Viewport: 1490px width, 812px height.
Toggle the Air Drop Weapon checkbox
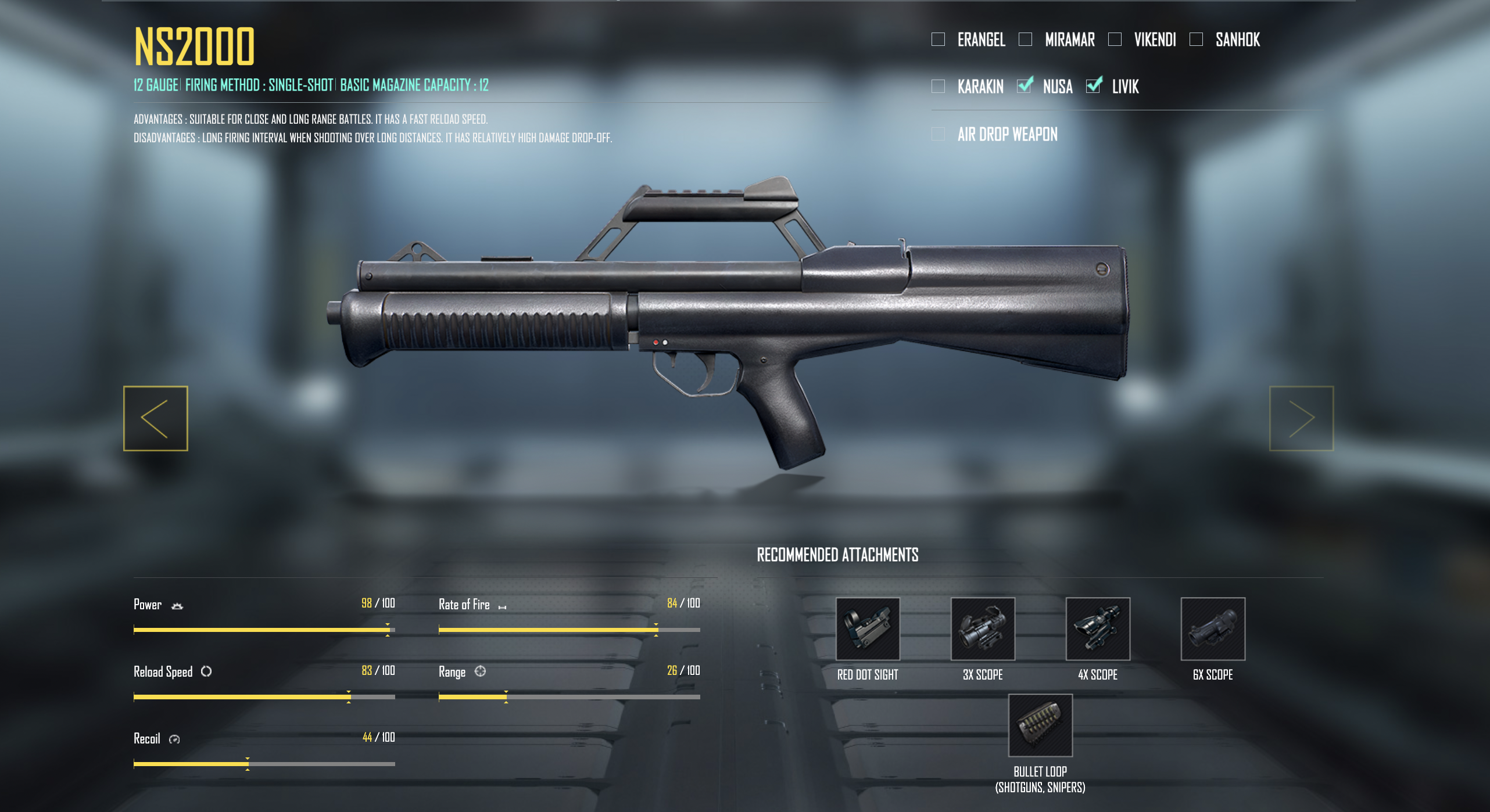(x=938, y=134)
